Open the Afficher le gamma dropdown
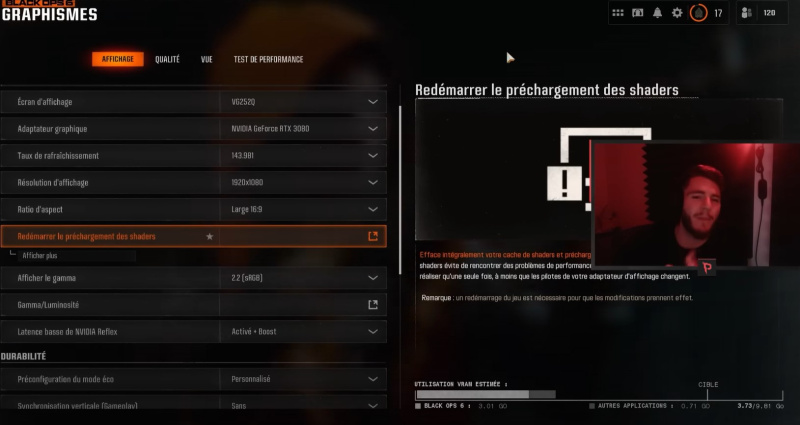The image size is (800, 425). click(301, 277)
